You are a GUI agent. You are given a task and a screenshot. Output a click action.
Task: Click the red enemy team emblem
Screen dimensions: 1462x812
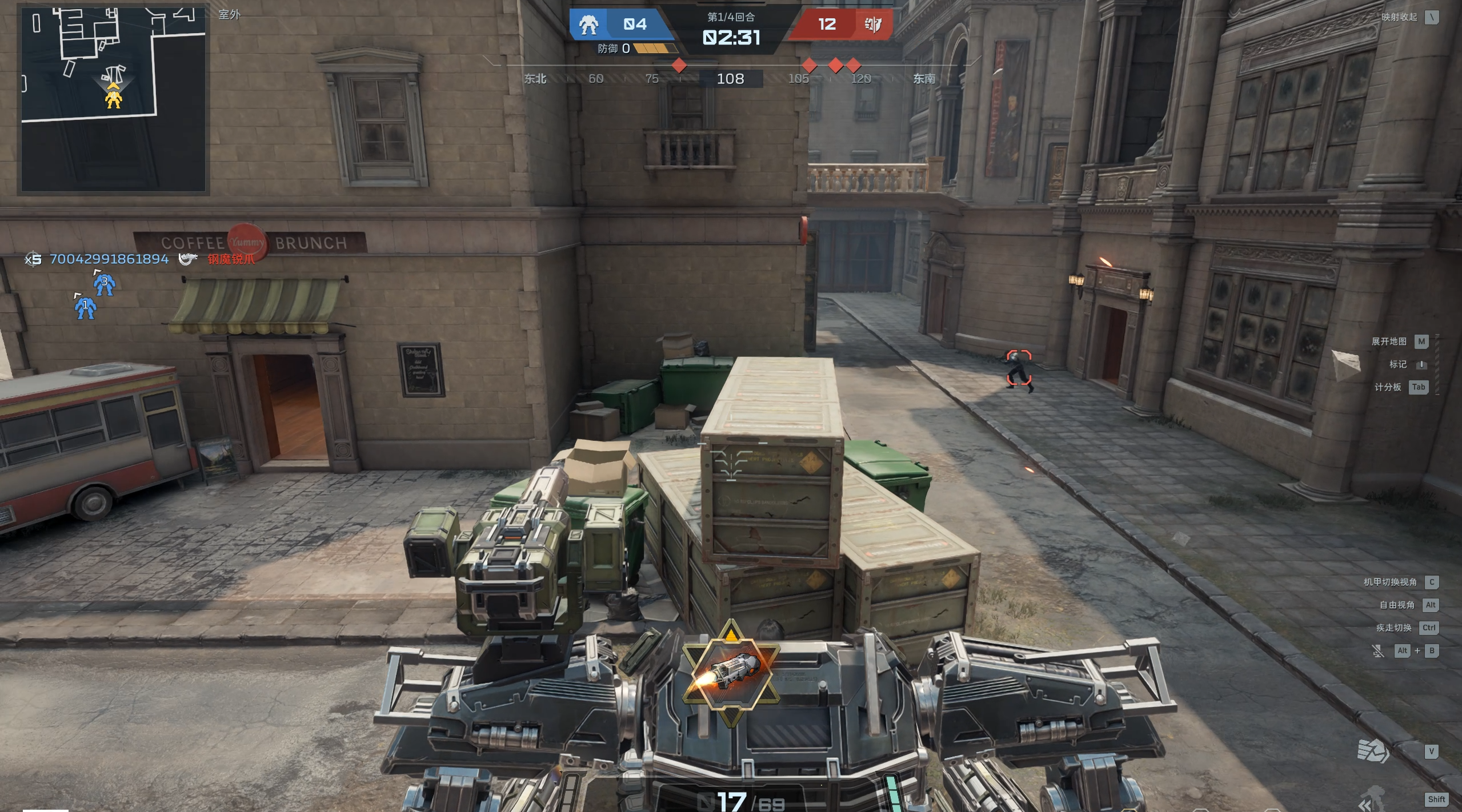[x=872, y=25]
